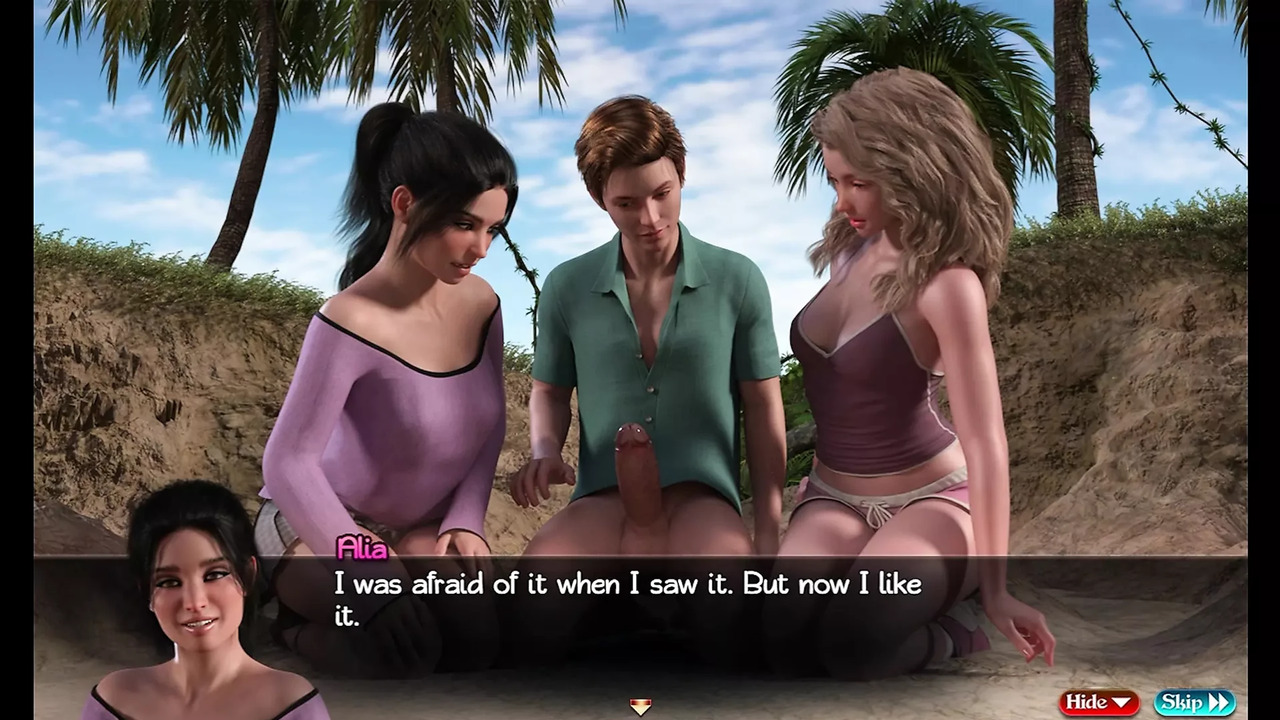Image resolution: width=1280 pixels, height=720 pixels.
Task: Skip the dialogue with the Skip button
Action: click(x=1194, y=702)
